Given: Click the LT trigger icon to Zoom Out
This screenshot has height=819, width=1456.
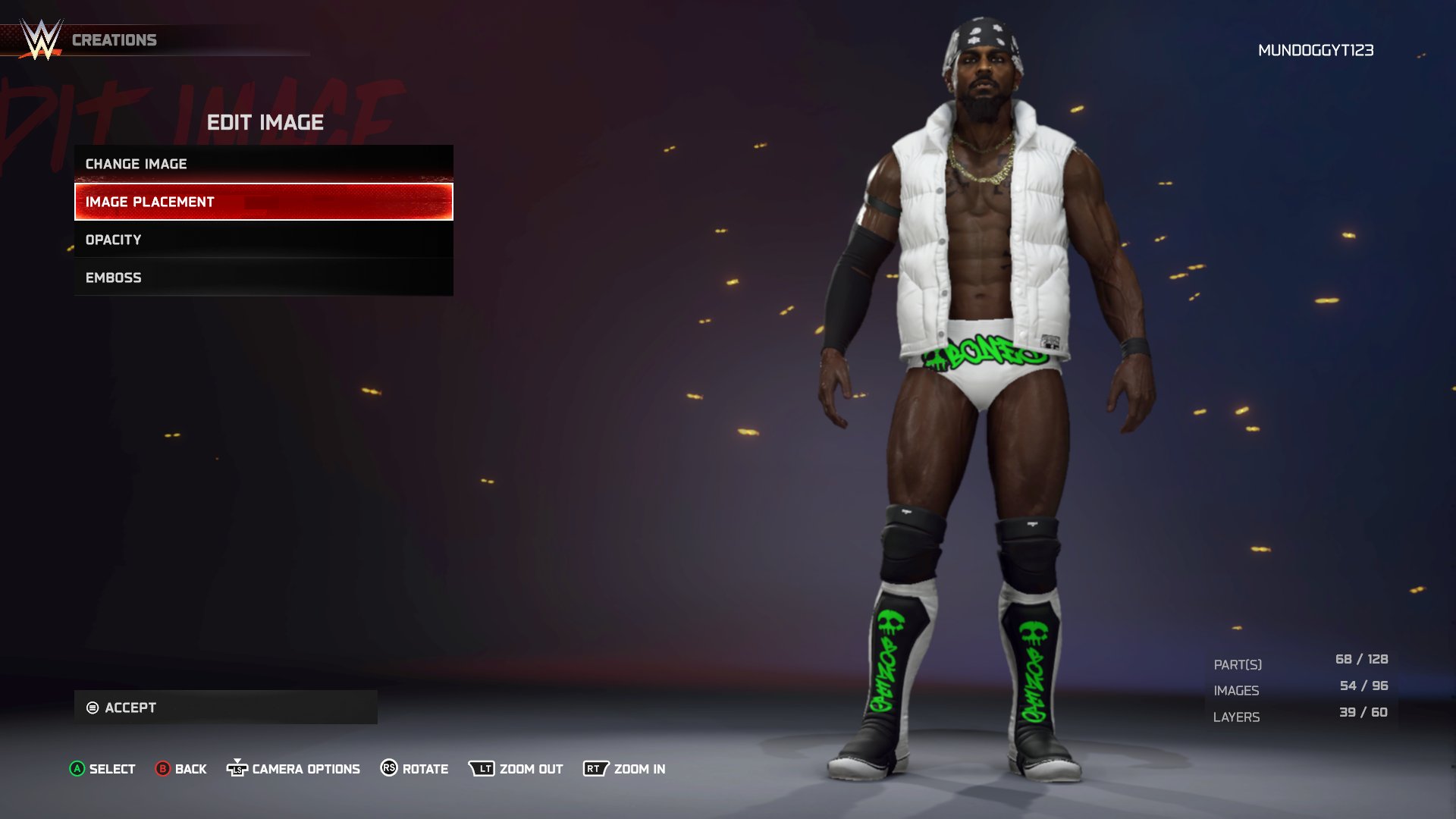Looking at the screenshot, I should pyautogui.click(x=483, y=768).
